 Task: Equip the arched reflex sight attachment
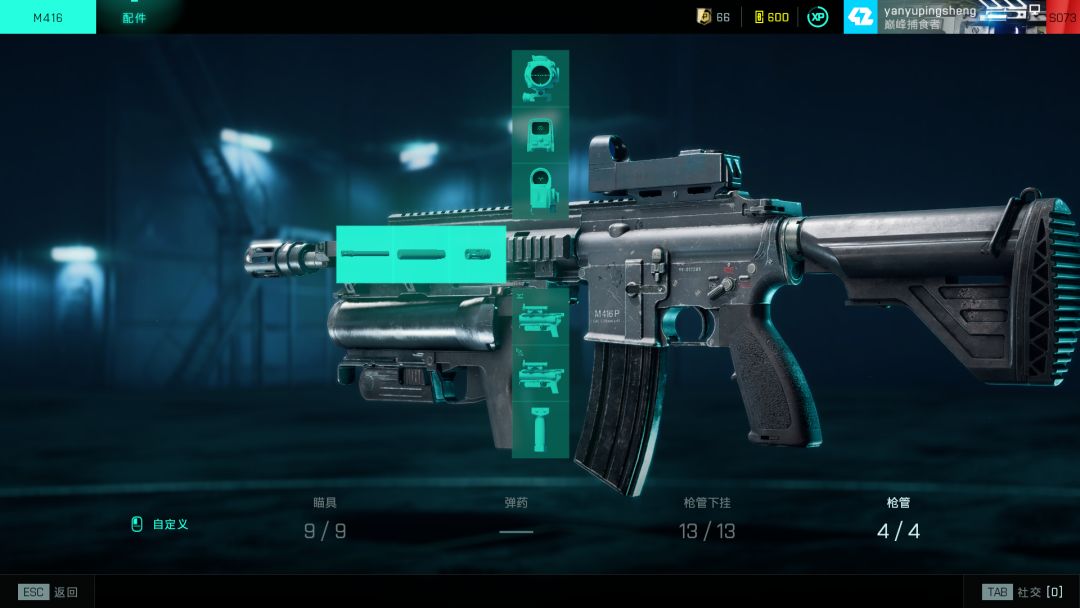(x=540, y=190)
